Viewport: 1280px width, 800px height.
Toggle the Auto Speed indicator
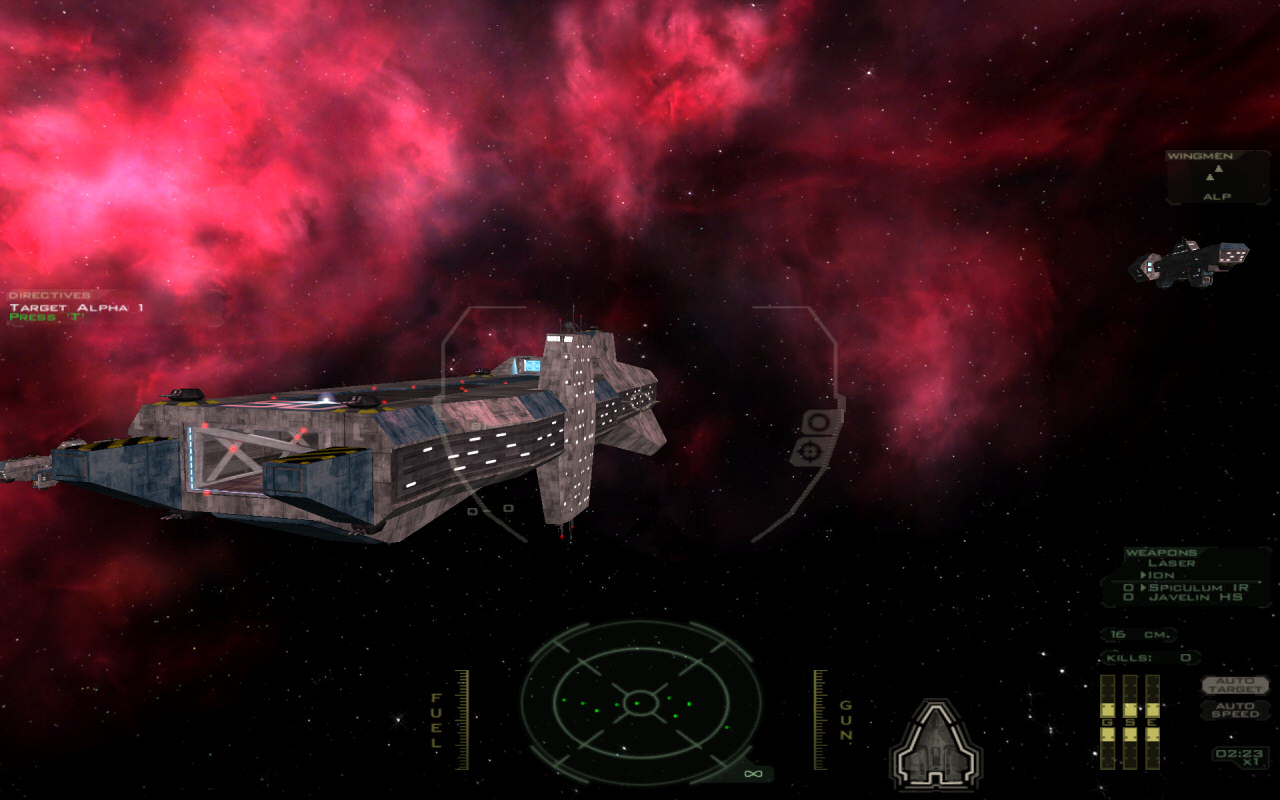1235,709
